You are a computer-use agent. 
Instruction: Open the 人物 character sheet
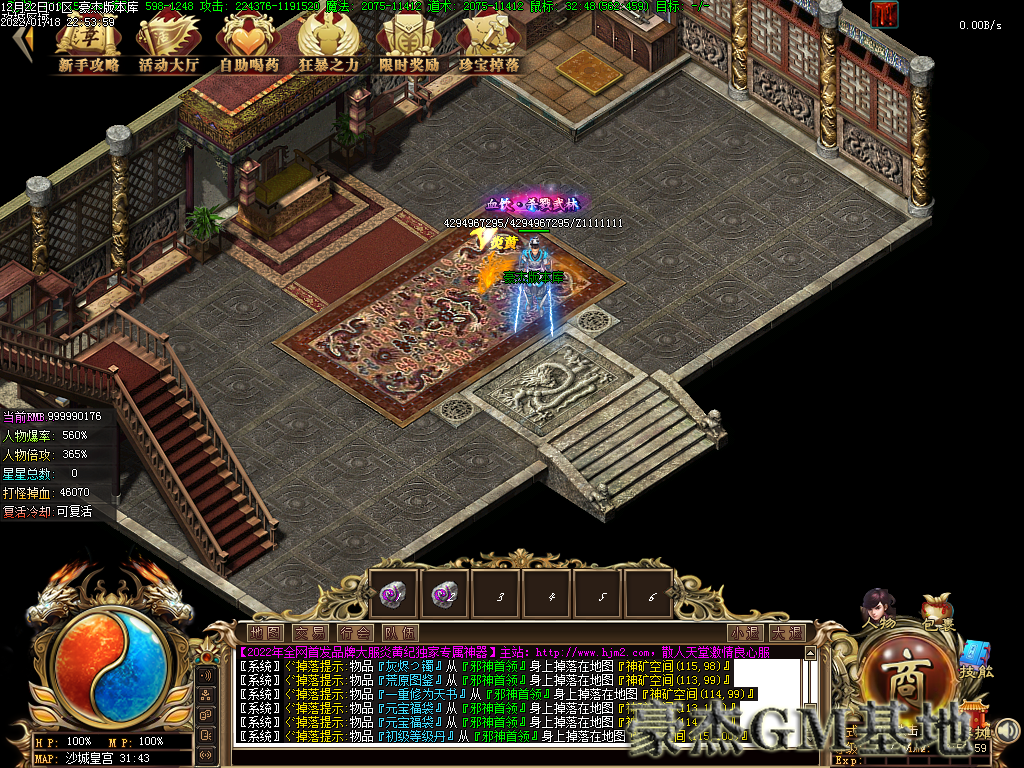[x=880, y=612]
